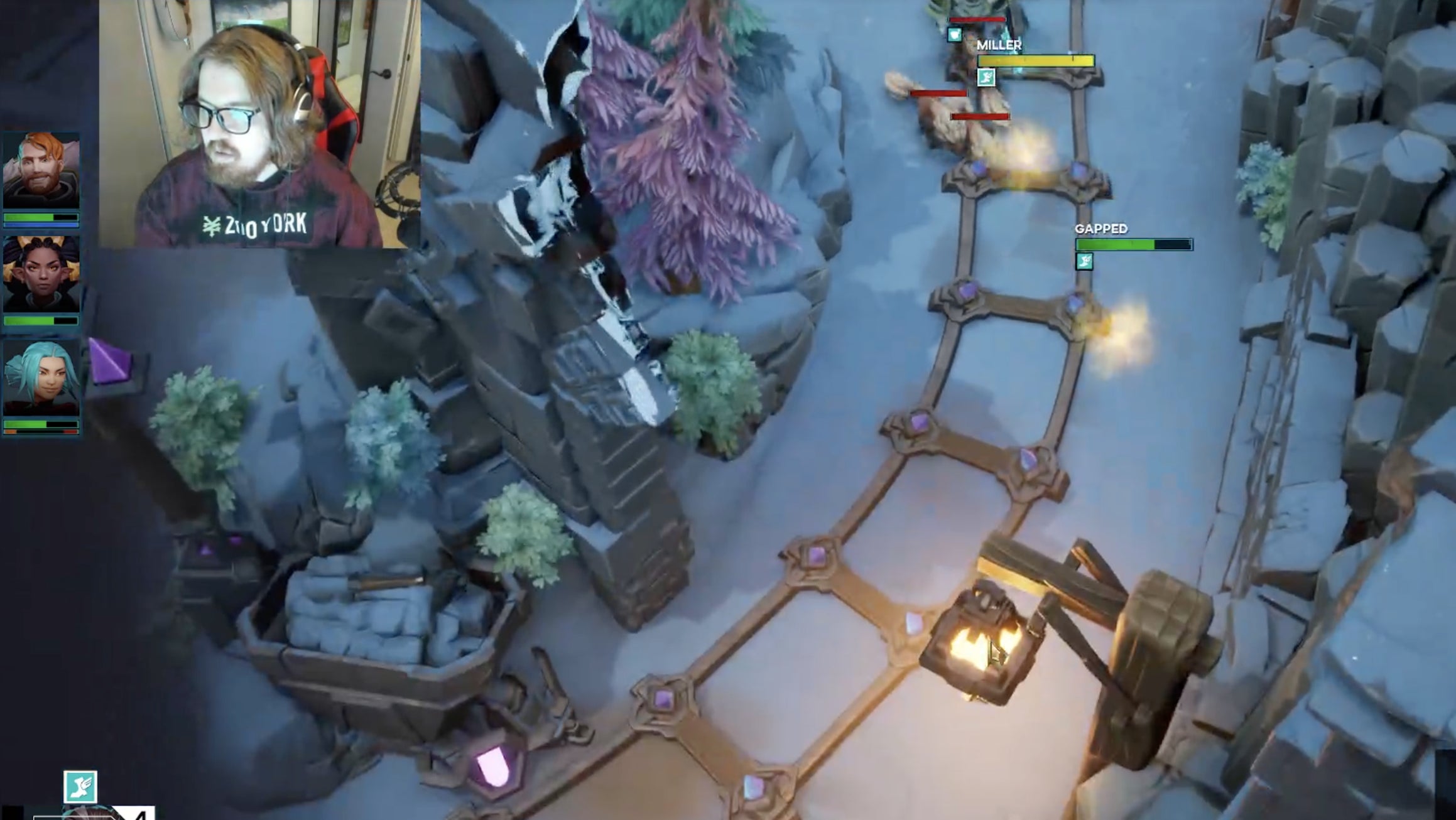Open MILLER's yellow health bar details
This screenshot has height=820, width=1456.
pyautogui.click(x=1036, y=62)
